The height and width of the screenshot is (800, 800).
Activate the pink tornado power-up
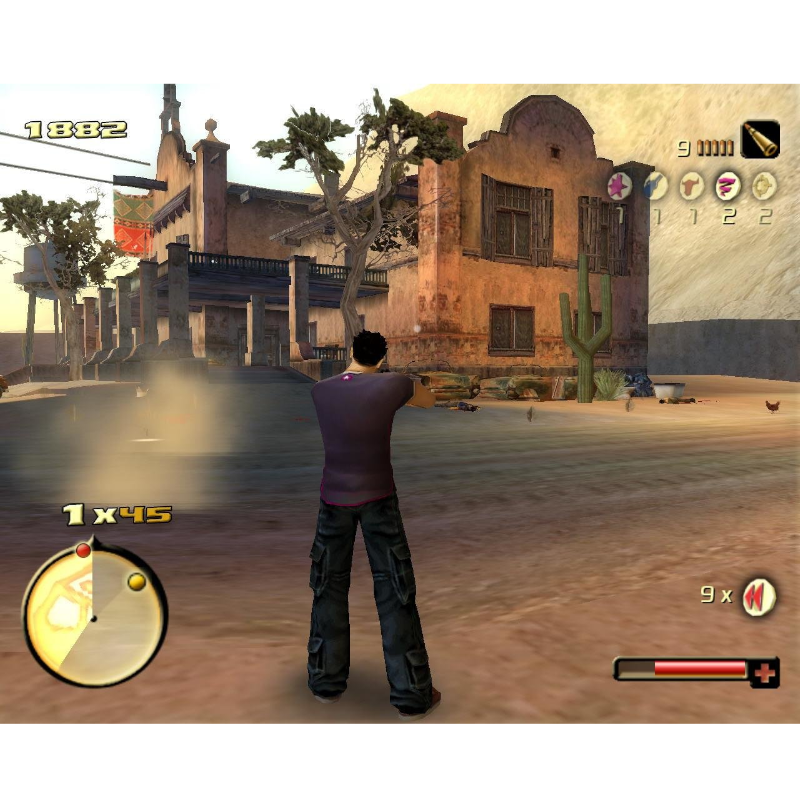728,186
